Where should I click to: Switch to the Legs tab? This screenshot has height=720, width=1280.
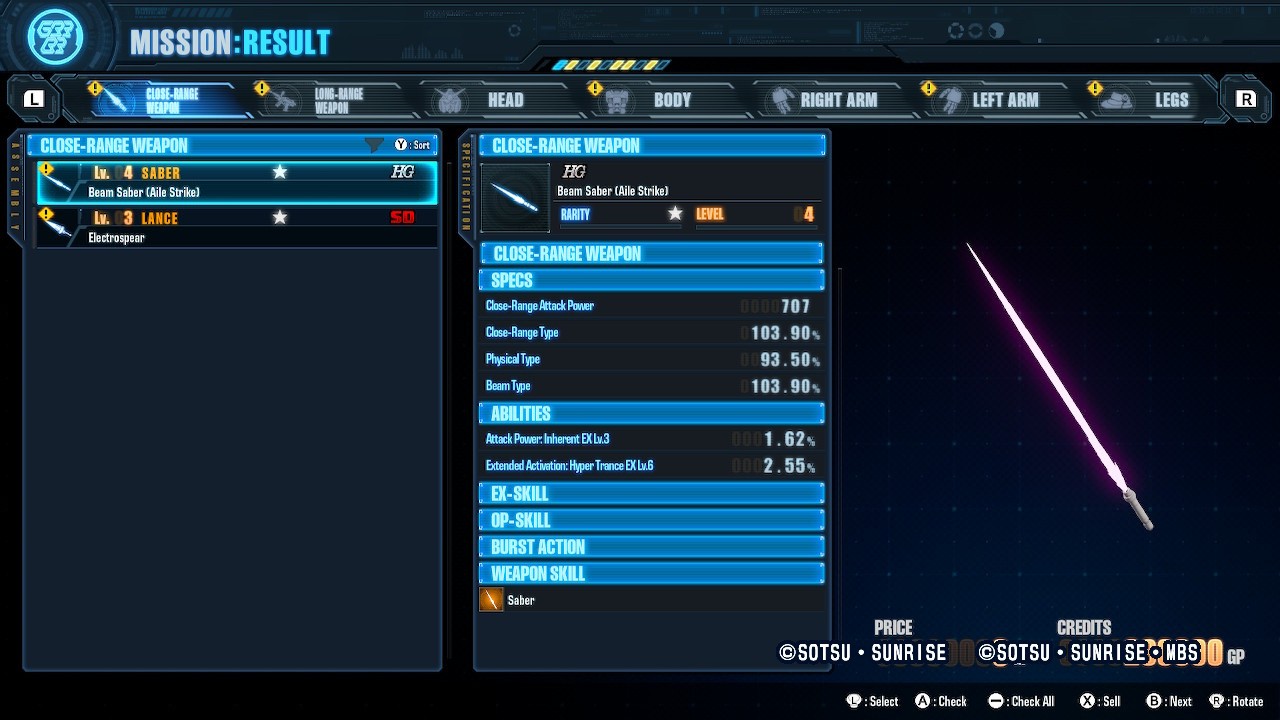click(1156, 100)
